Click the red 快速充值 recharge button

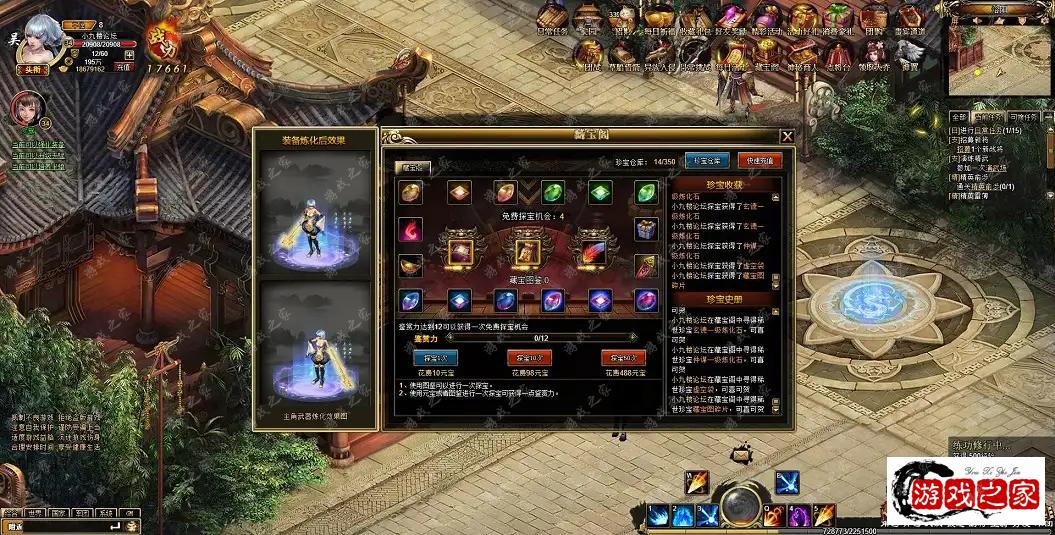[x=760, y=160]
